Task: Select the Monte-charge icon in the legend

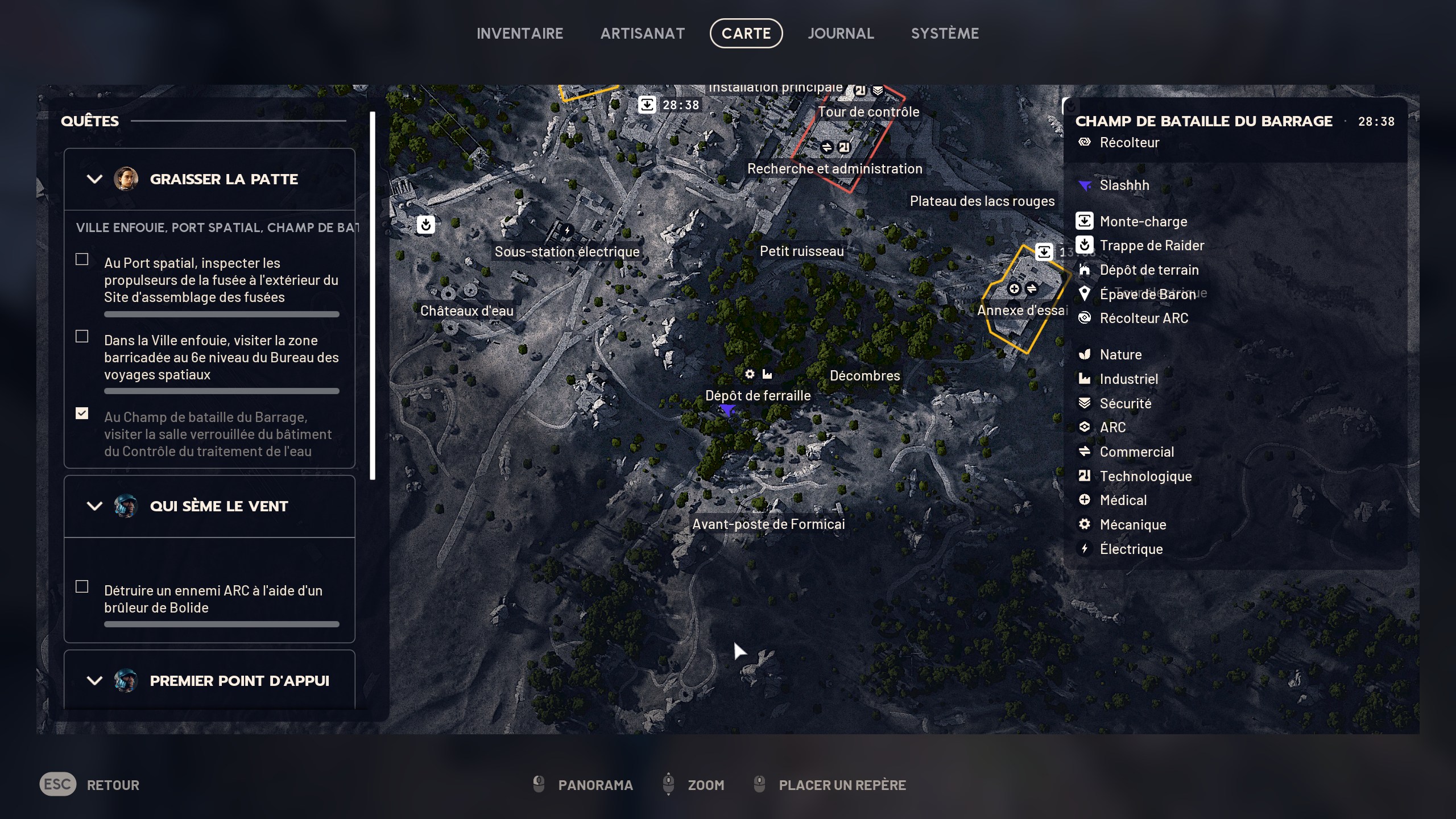Action: 1084,221
